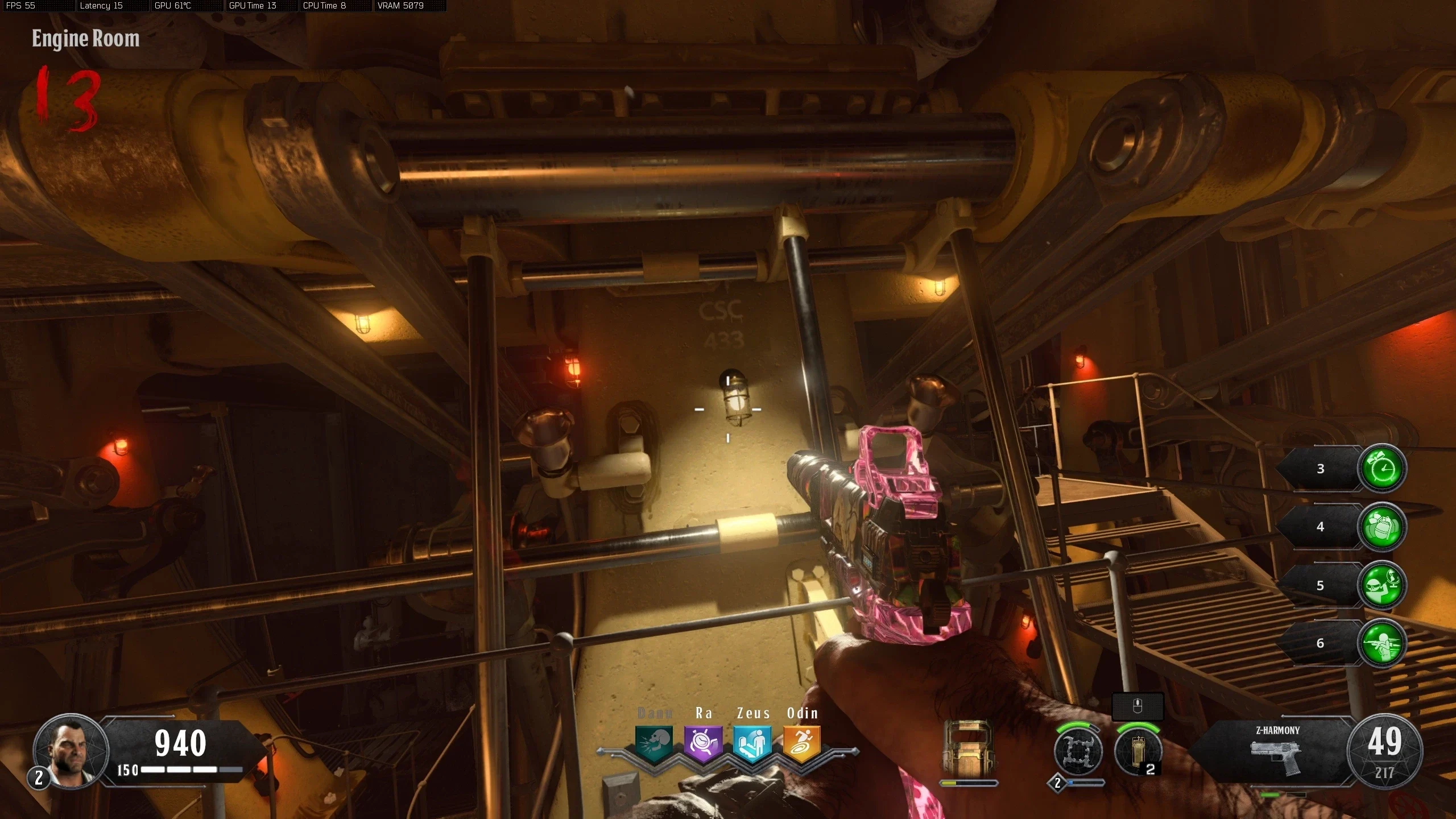Viewport: 1456px width, 819px height.
Task: Use the grenade elixir in slot 4
Action: tap(1381, 527)
